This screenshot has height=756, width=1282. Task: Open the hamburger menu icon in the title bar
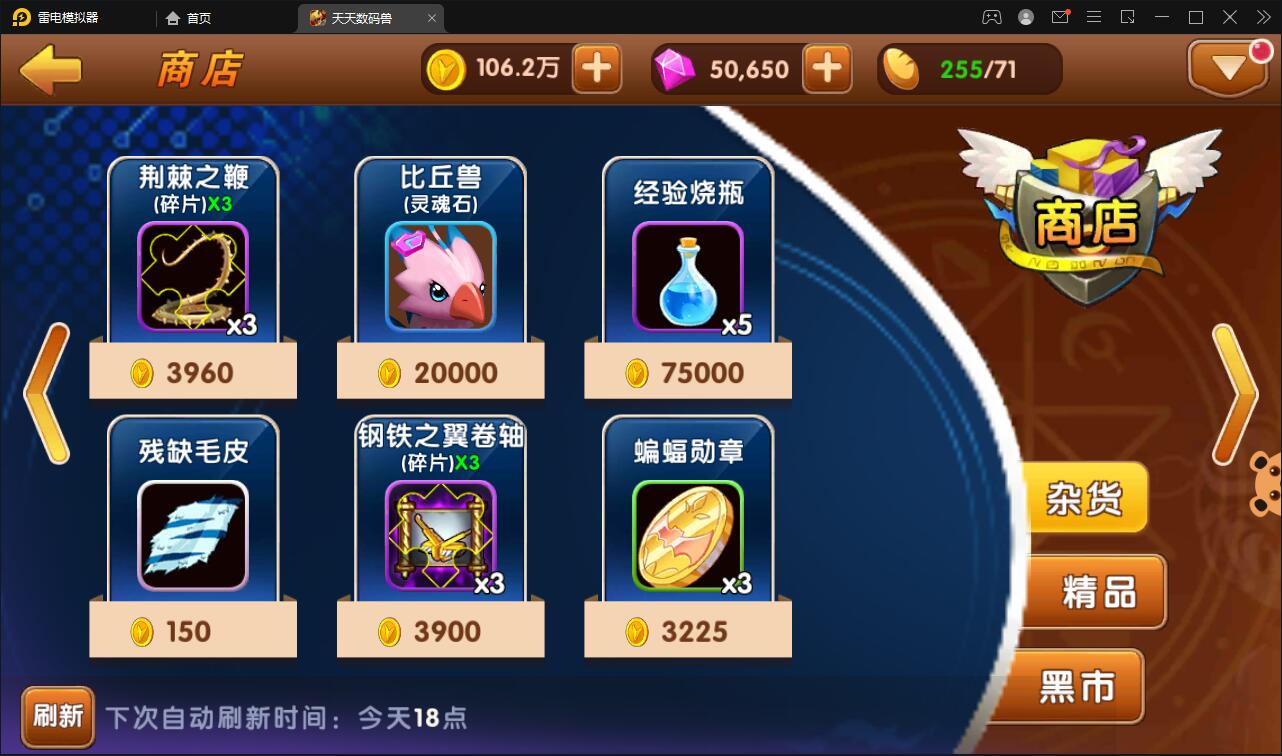point(1094,16)
